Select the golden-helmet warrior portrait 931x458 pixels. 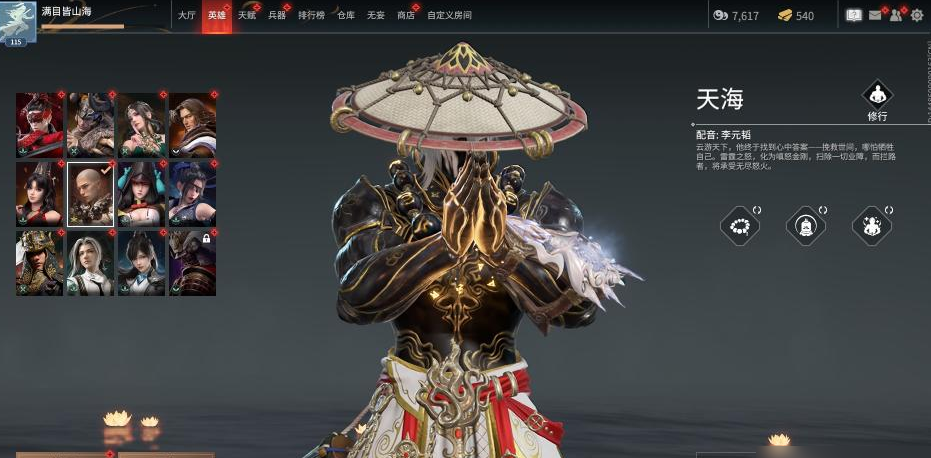pos(40,263)
